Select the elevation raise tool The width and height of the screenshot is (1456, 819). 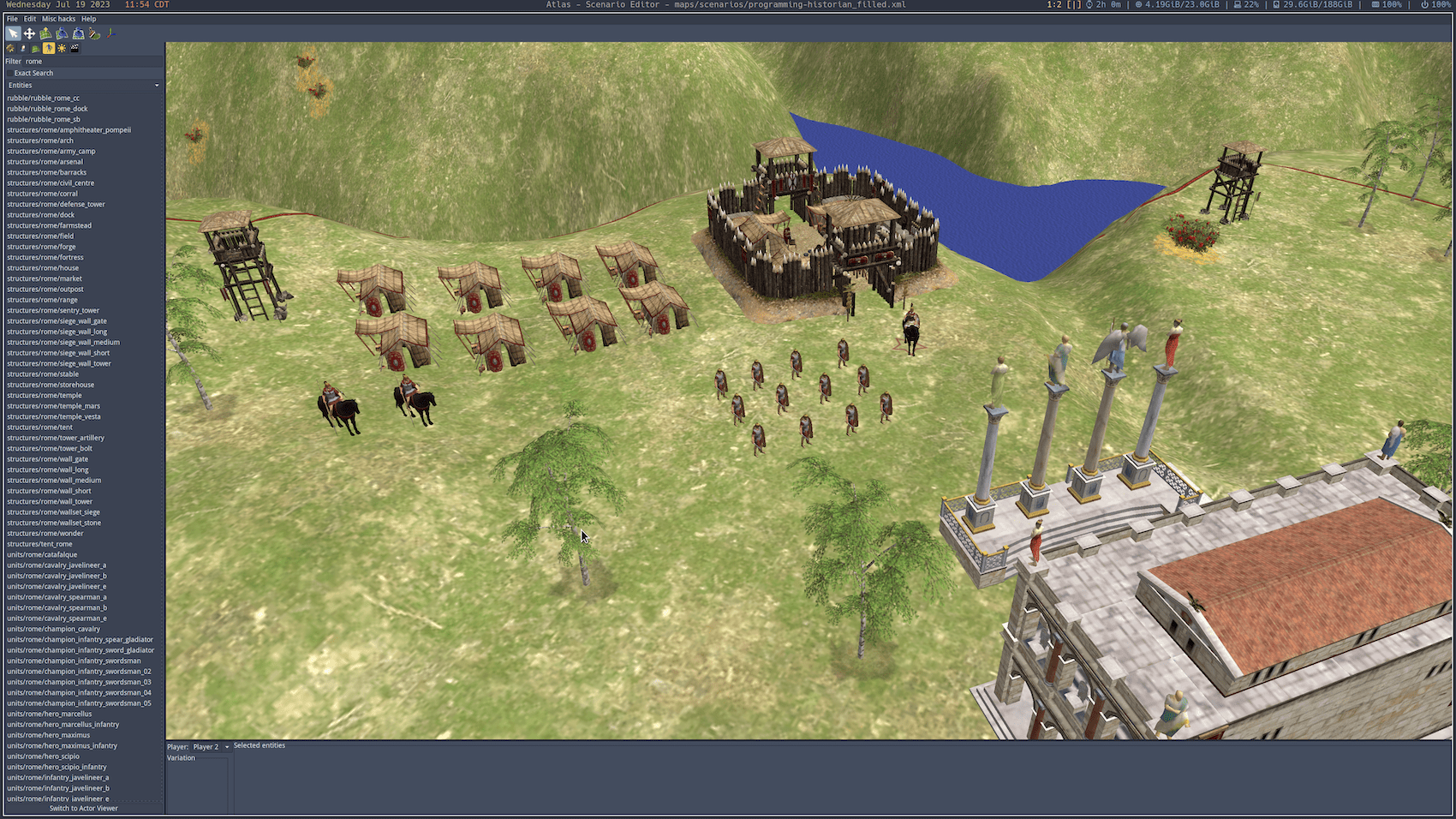pos(45,33)
